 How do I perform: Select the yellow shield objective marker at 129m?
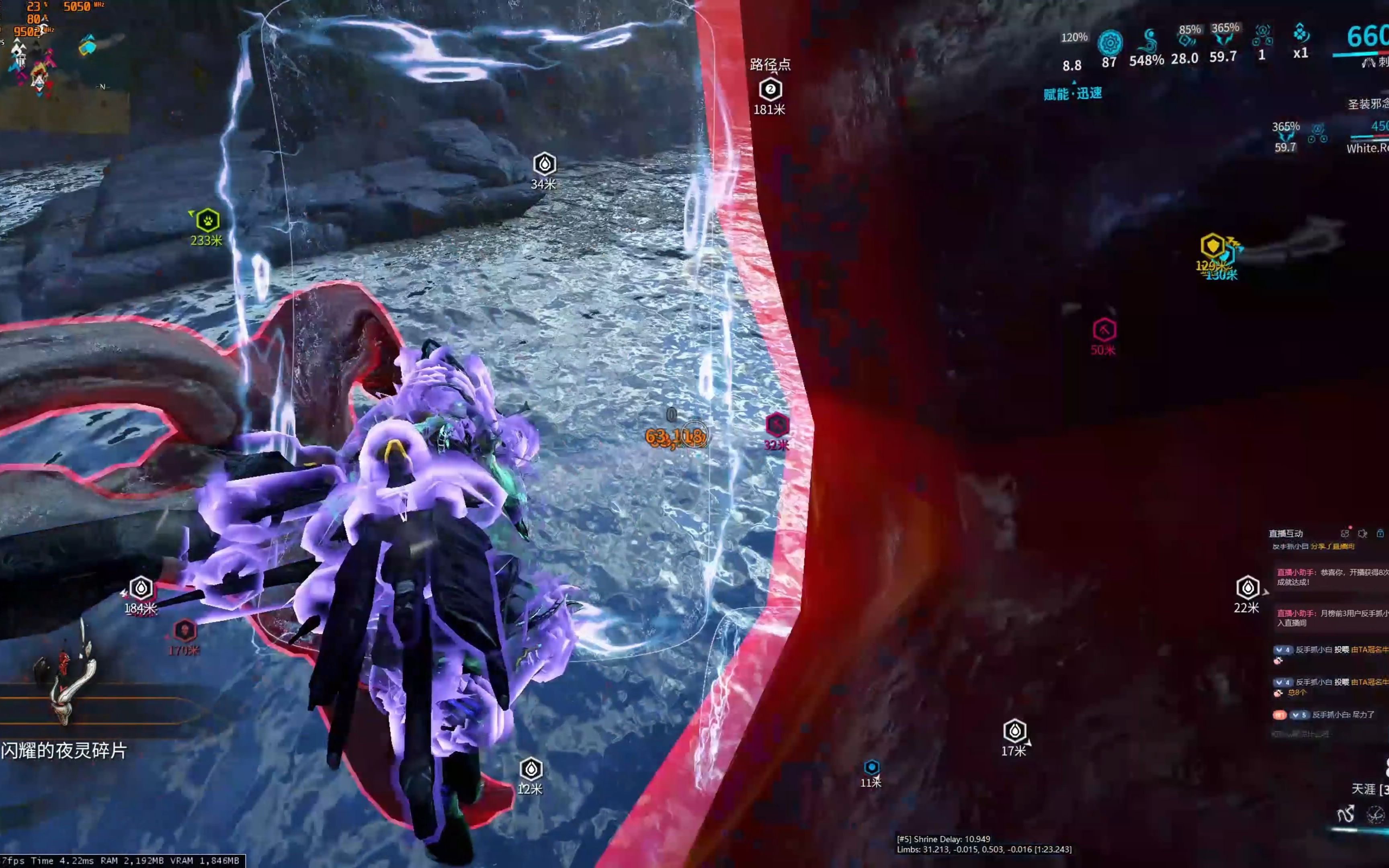pyautogui.click(x=1212, y=246)
